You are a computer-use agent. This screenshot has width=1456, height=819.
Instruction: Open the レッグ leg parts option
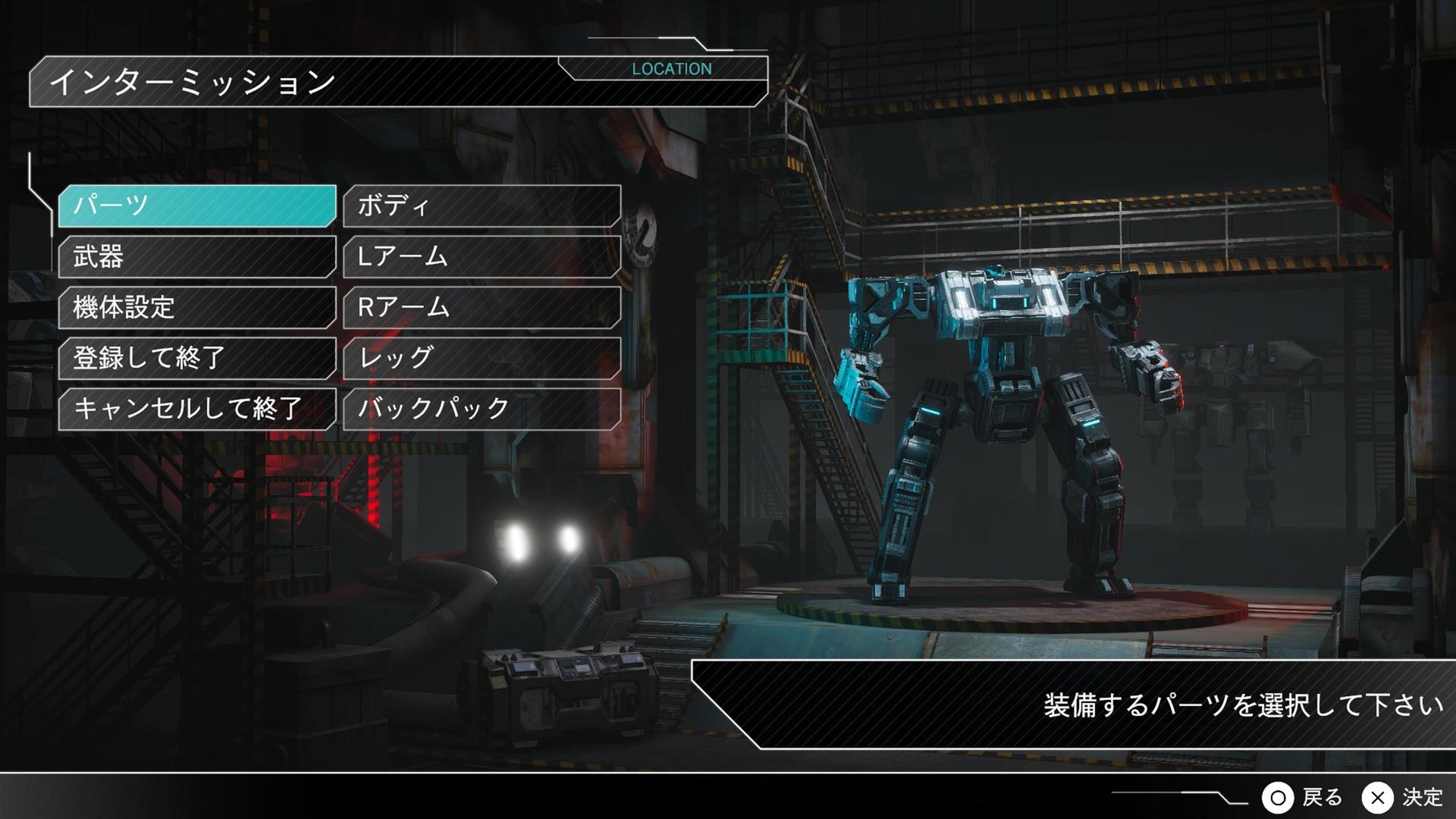[x=482, y=358]
